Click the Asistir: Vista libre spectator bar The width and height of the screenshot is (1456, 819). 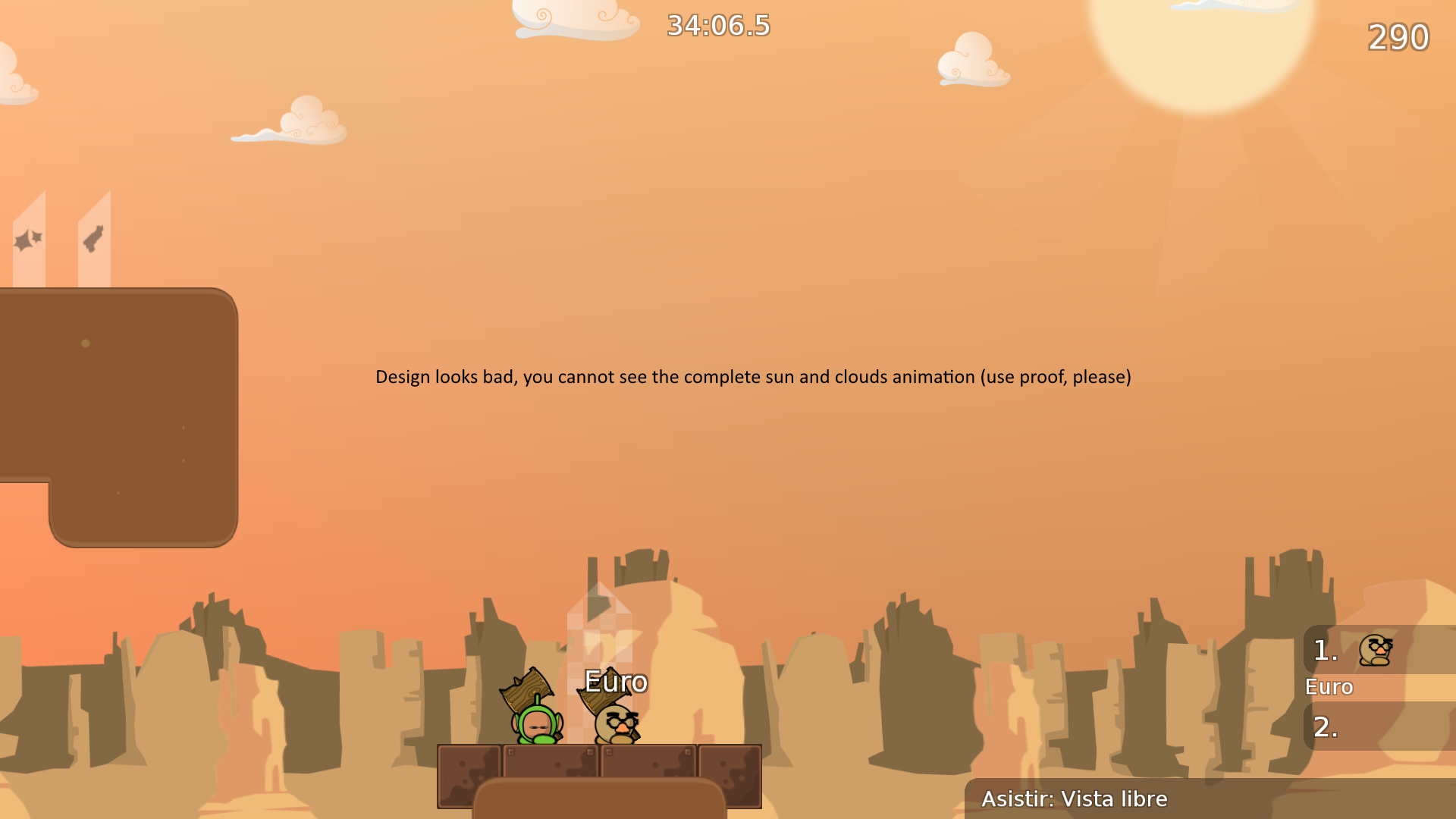point(1075,799)
